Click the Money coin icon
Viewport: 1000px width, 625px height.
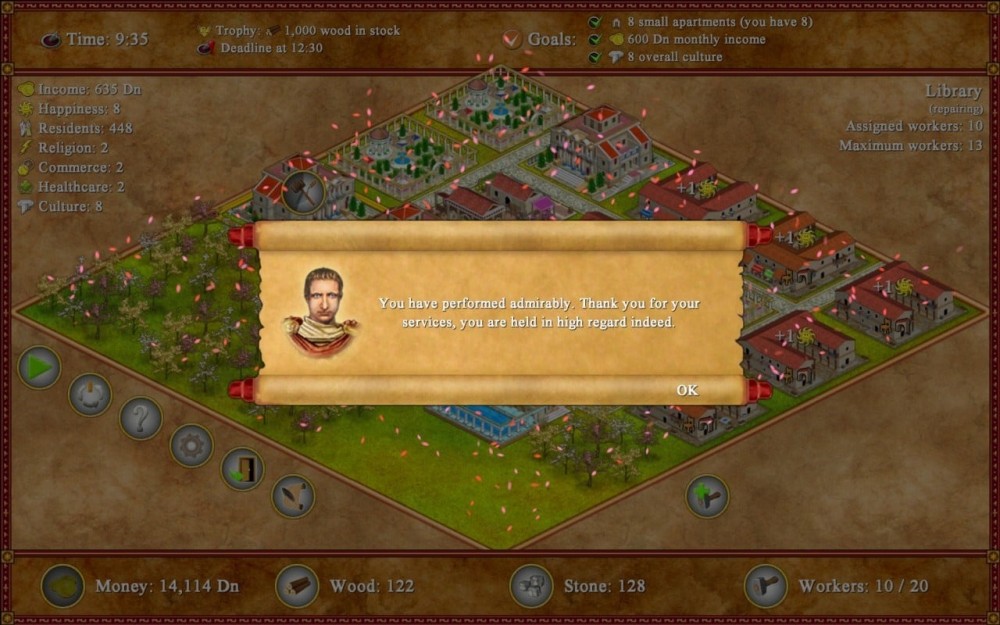(x=62, y=586)
